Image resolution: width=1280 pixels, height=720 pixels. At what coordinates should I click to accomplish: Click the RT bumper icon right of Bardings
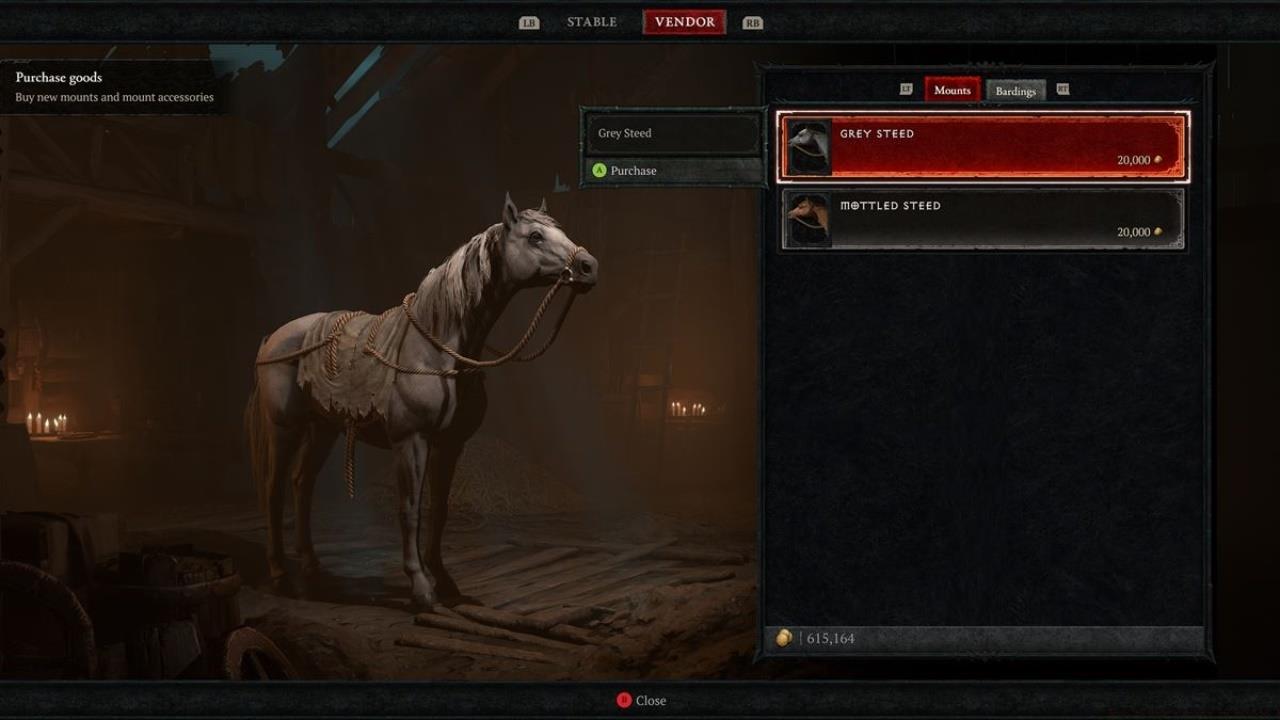click(x=1063, y=89)
